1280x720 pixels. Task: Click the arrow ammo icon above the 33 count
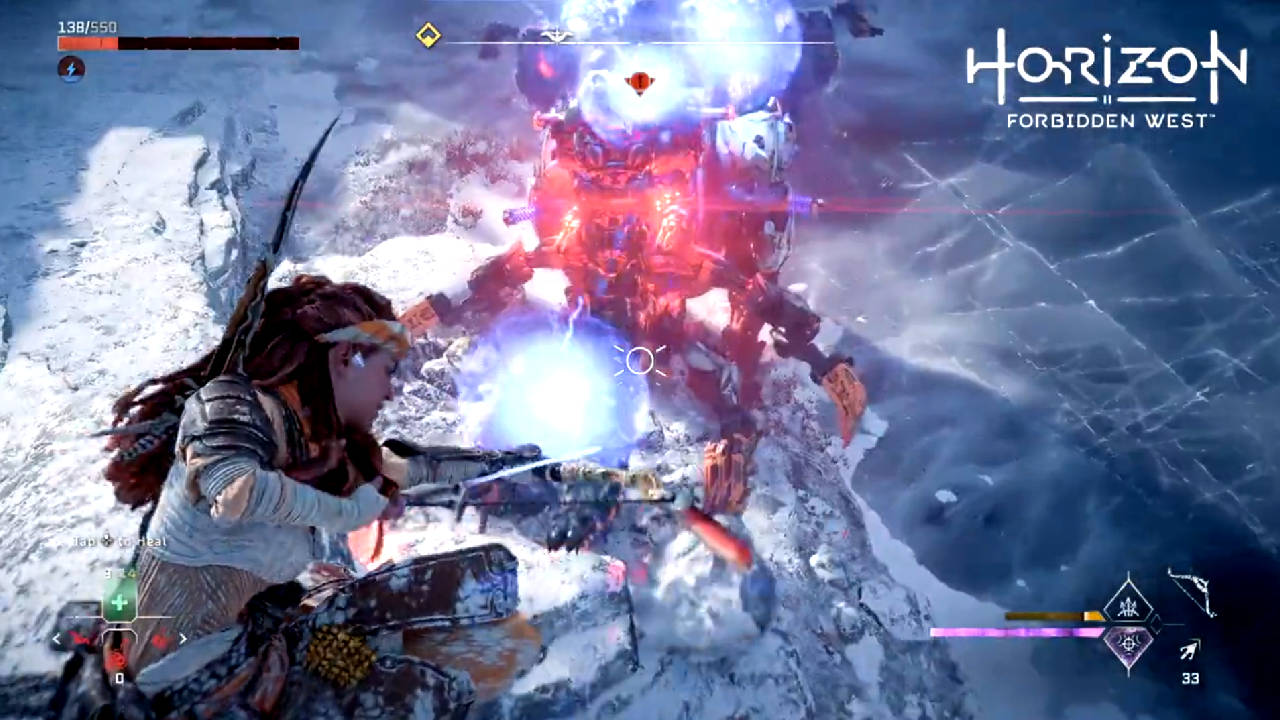click(x=1189, y=649)
